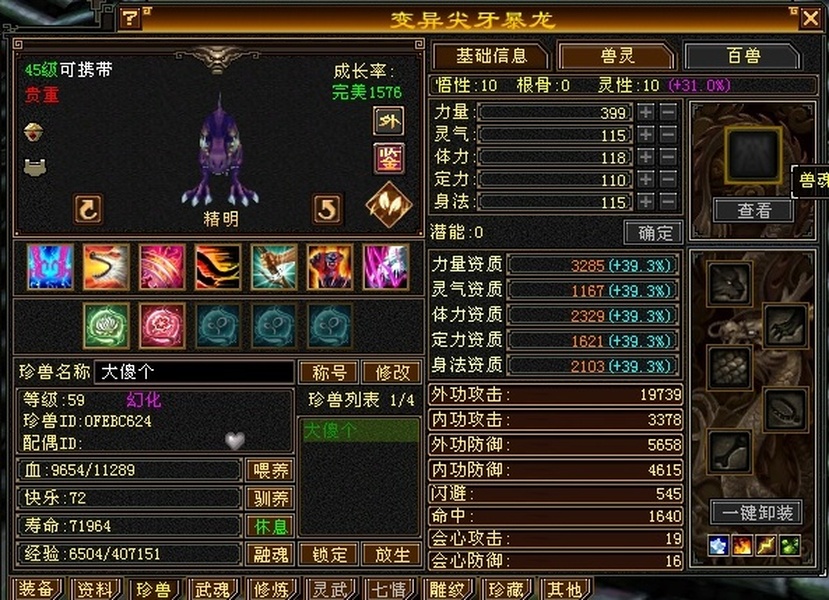Feed the pet with 喂养
This screenshot has height=600, width=829.
click(269, 470)
